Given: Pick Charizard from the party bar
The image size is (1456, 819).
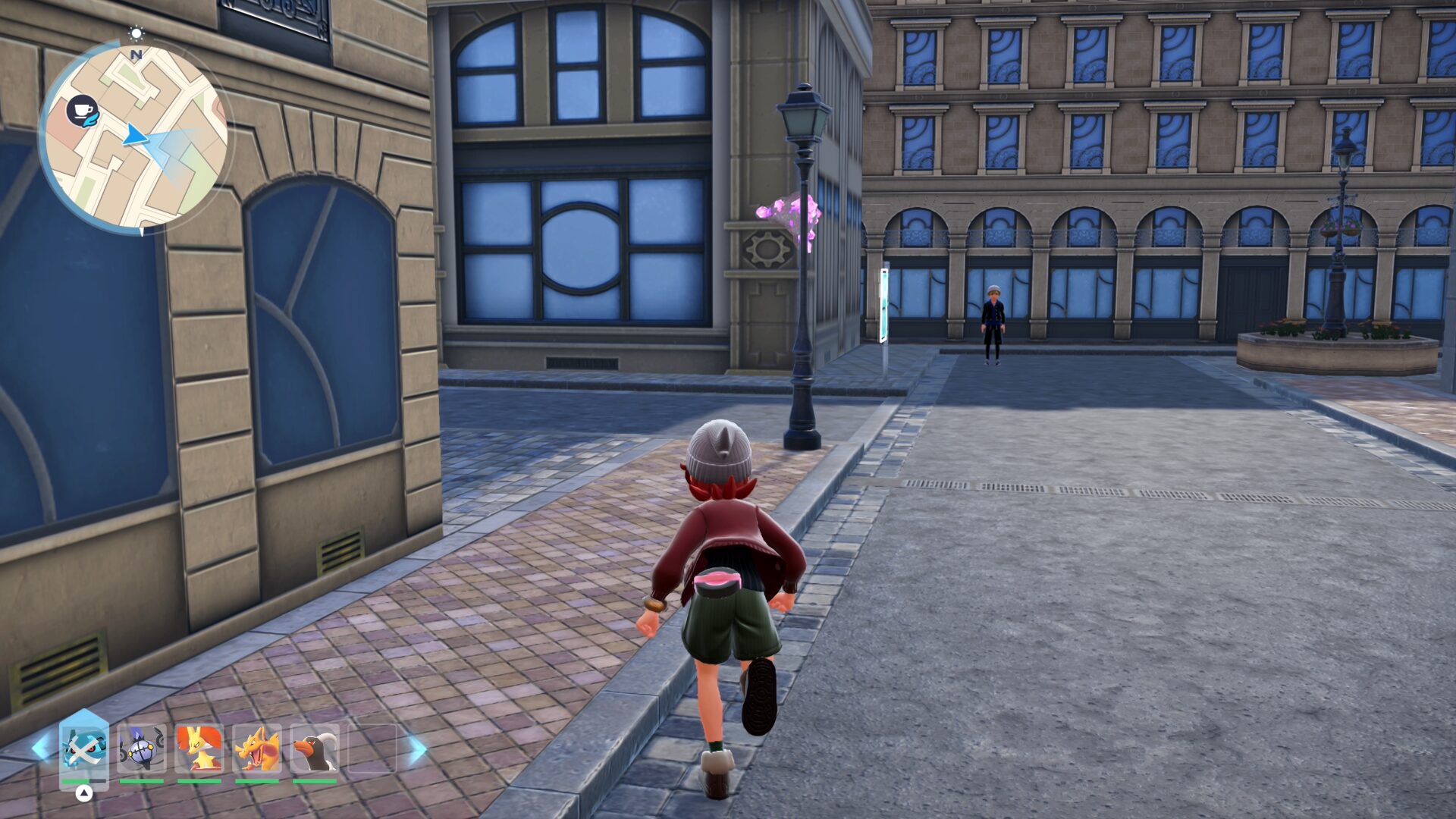Looking at the screenshot, I should point(256,749).
